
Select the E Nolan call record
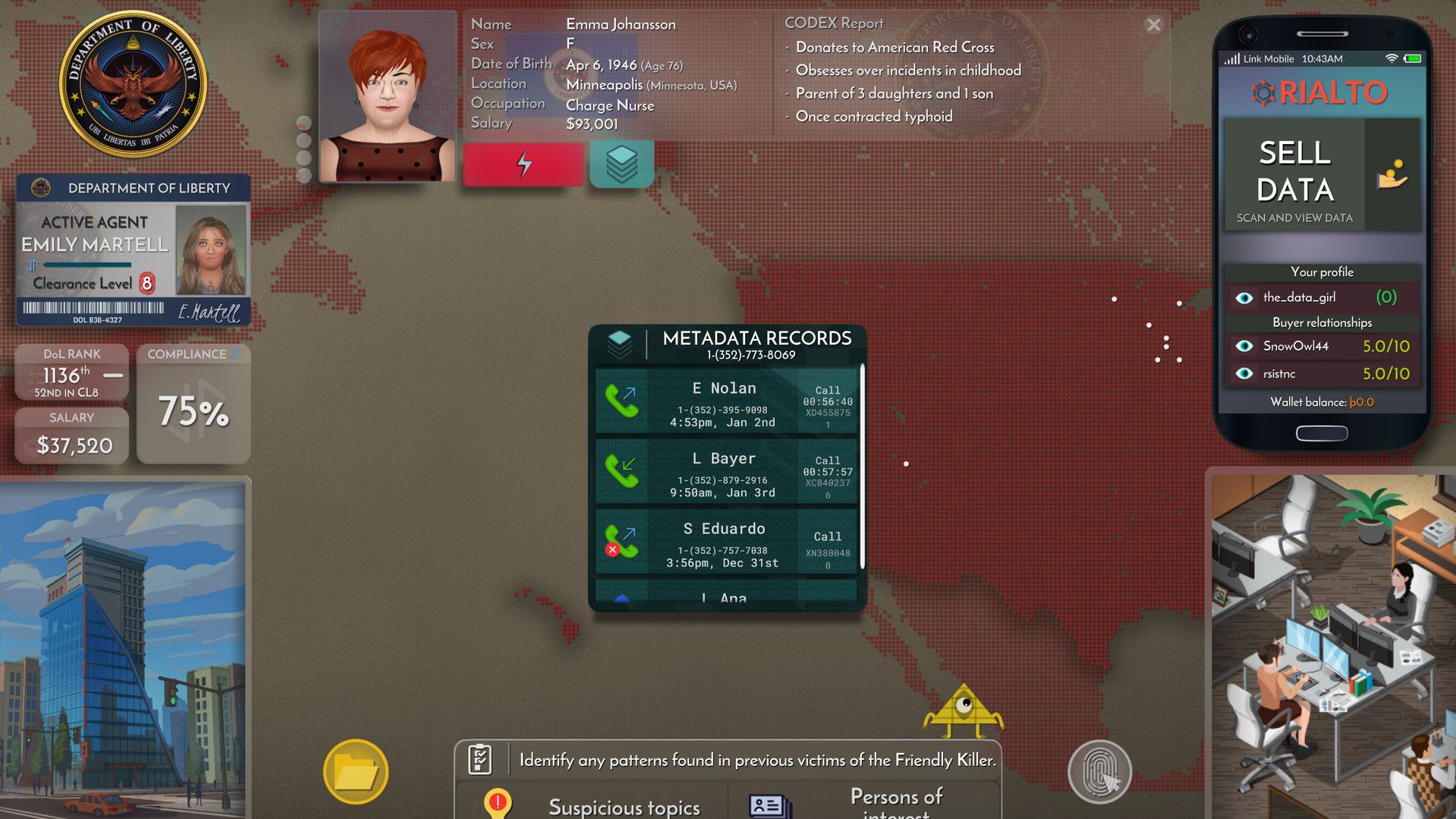point(726,402)
